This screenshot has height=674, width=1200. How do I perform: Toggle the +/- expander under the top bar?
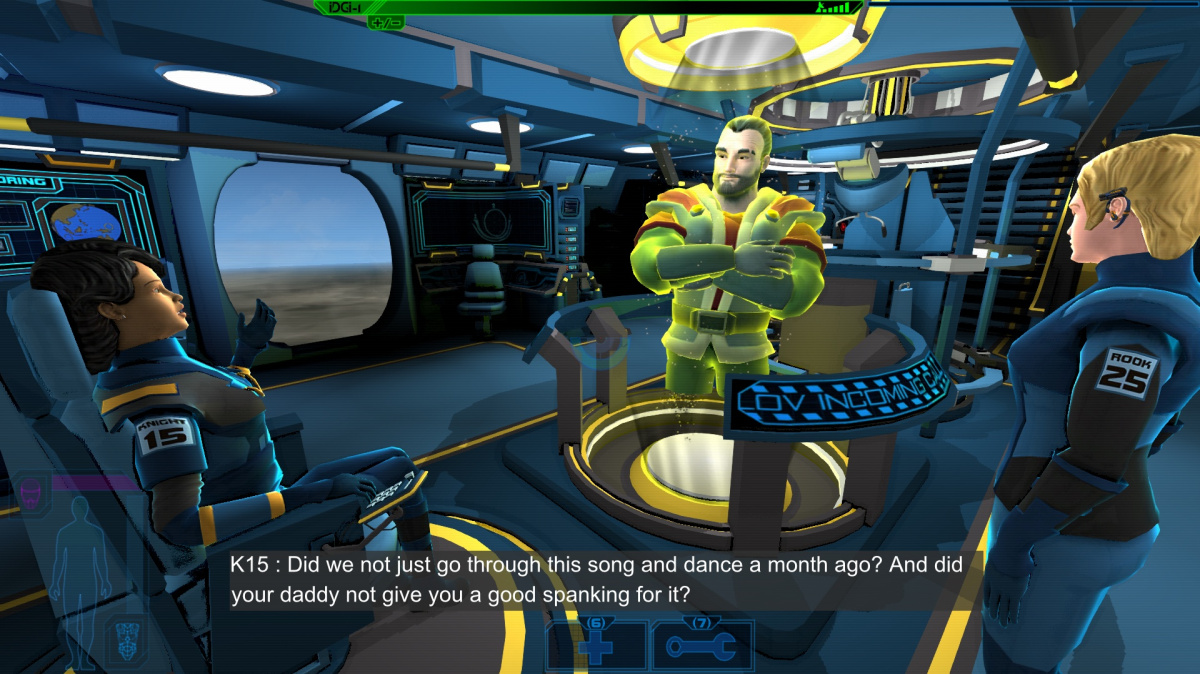(x=385, y=22)
